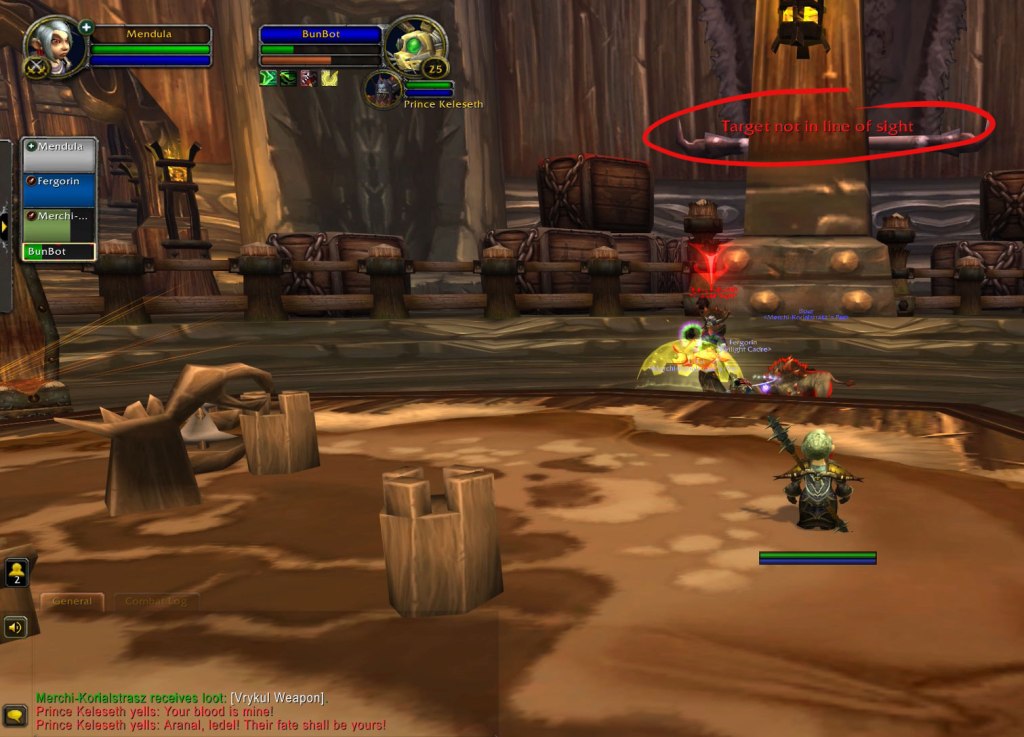Image resolution: width=1024 pixels, height=737 pixels.
Task: Open the chat speech bubble menu
Action: pos(15,714)
